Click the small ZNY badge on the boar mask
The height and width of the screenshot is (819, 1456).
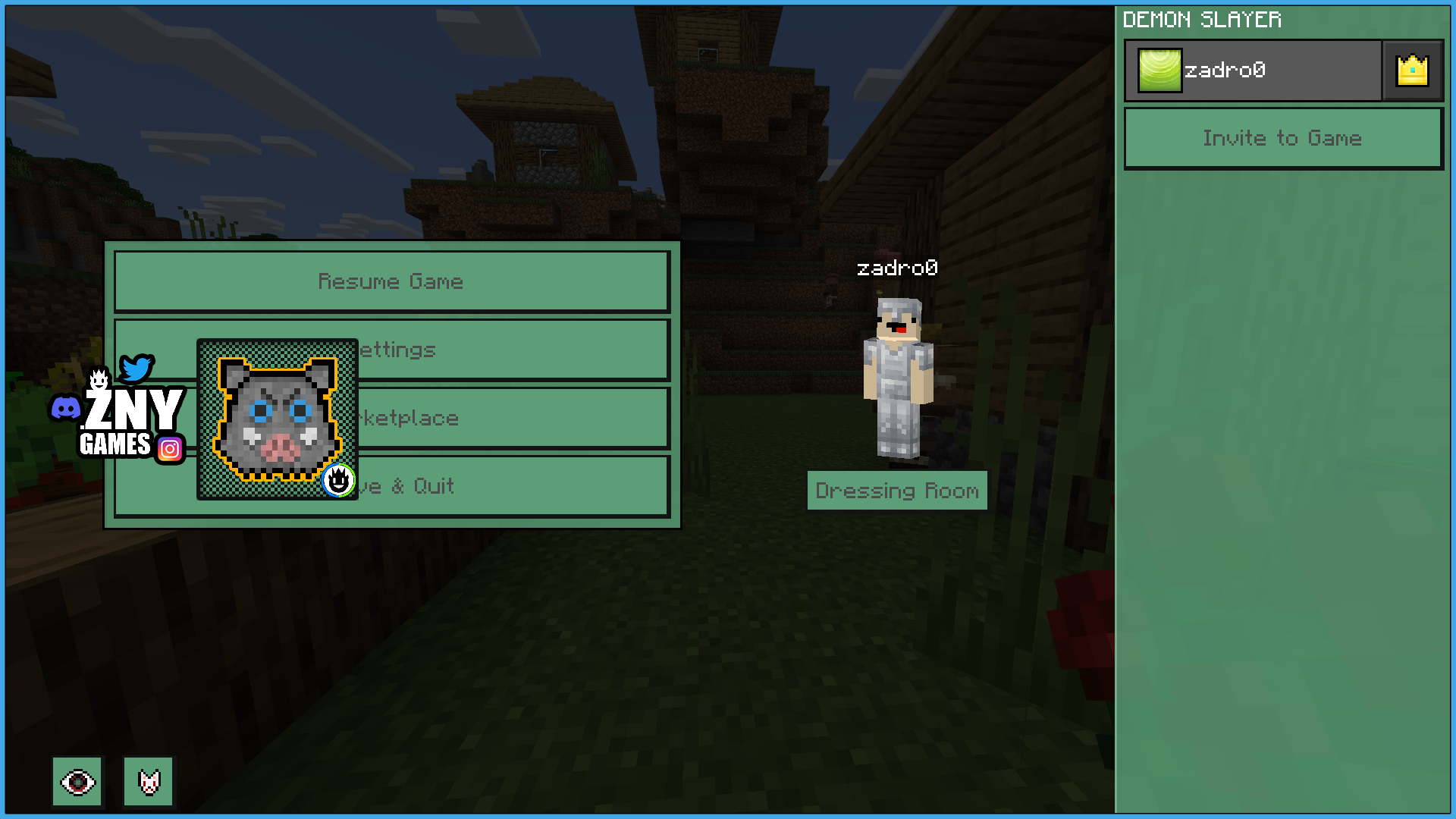pos(338,482)
